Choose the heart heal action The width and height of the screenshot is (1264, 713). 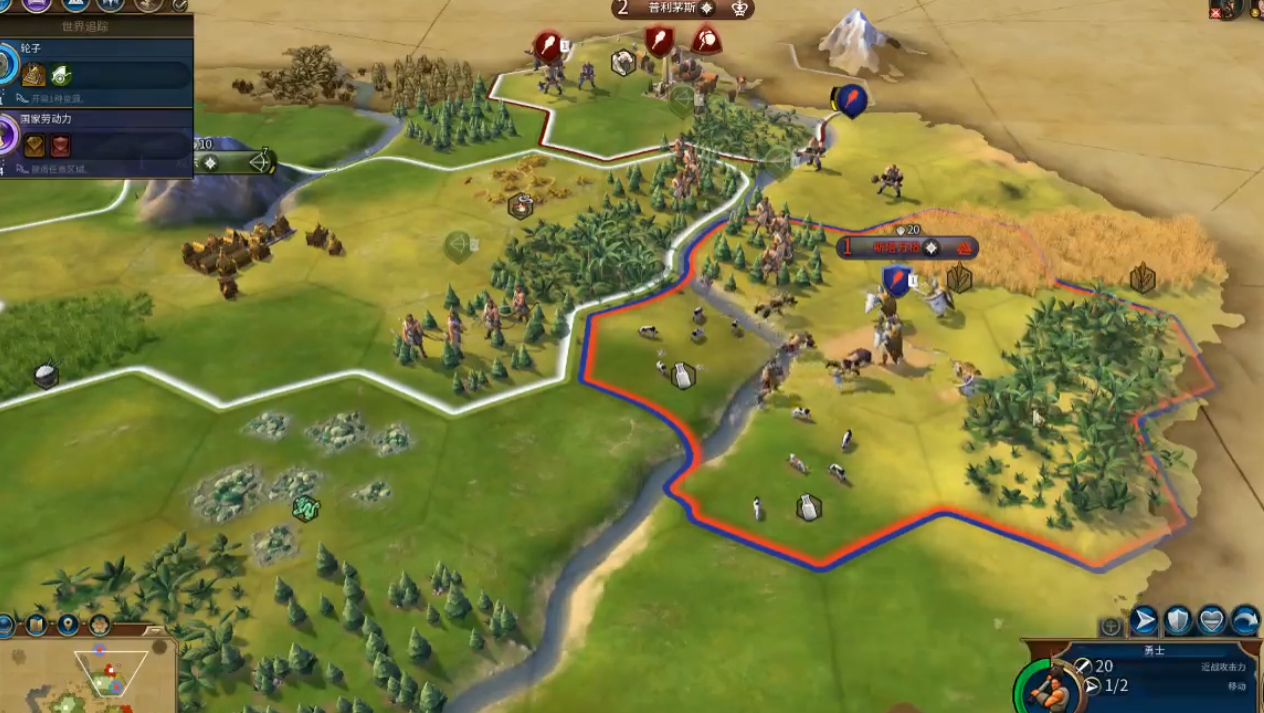coord(1212,620)
